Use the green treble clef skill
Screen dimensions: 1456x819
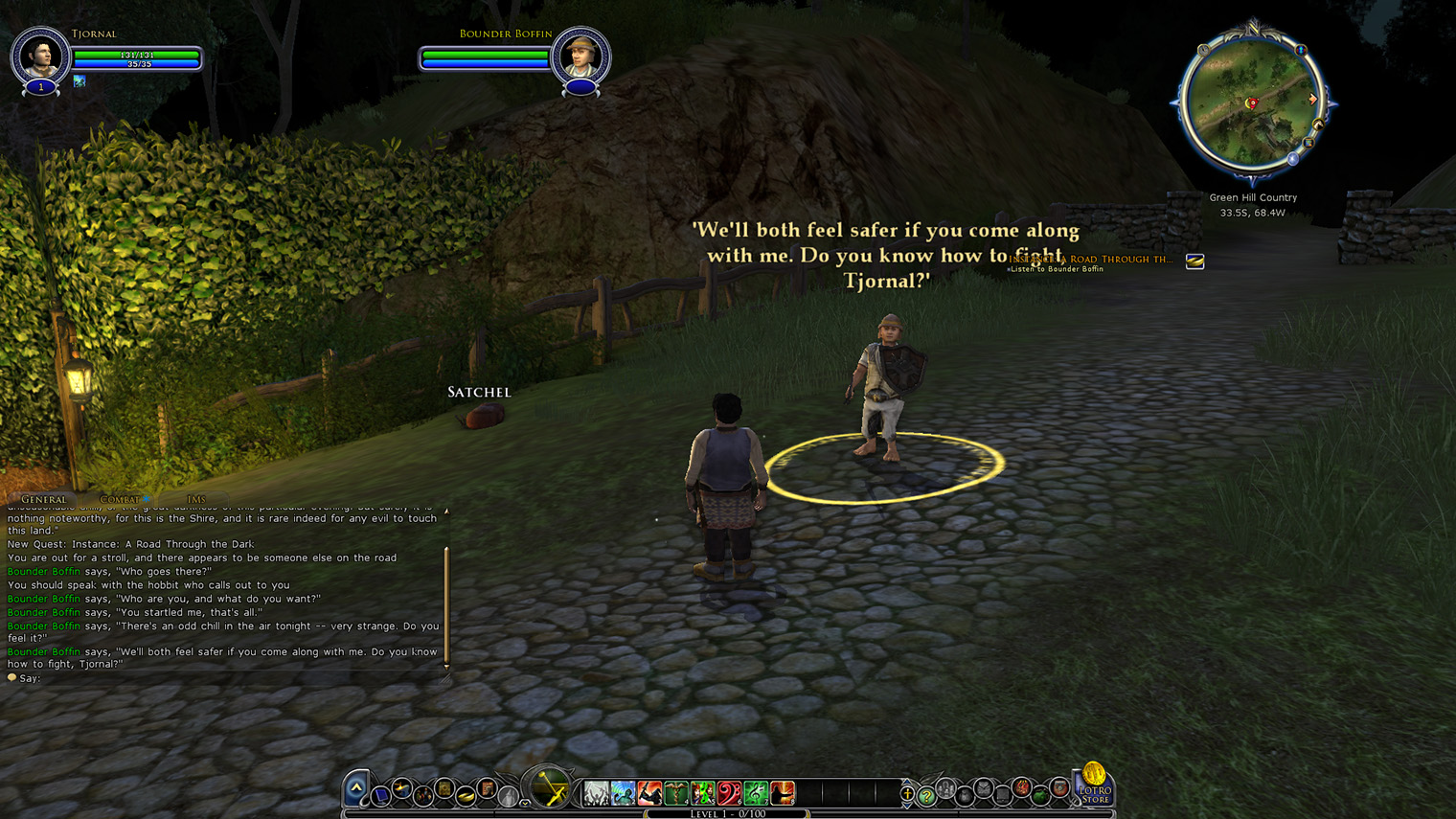click(x=756, y=793)
